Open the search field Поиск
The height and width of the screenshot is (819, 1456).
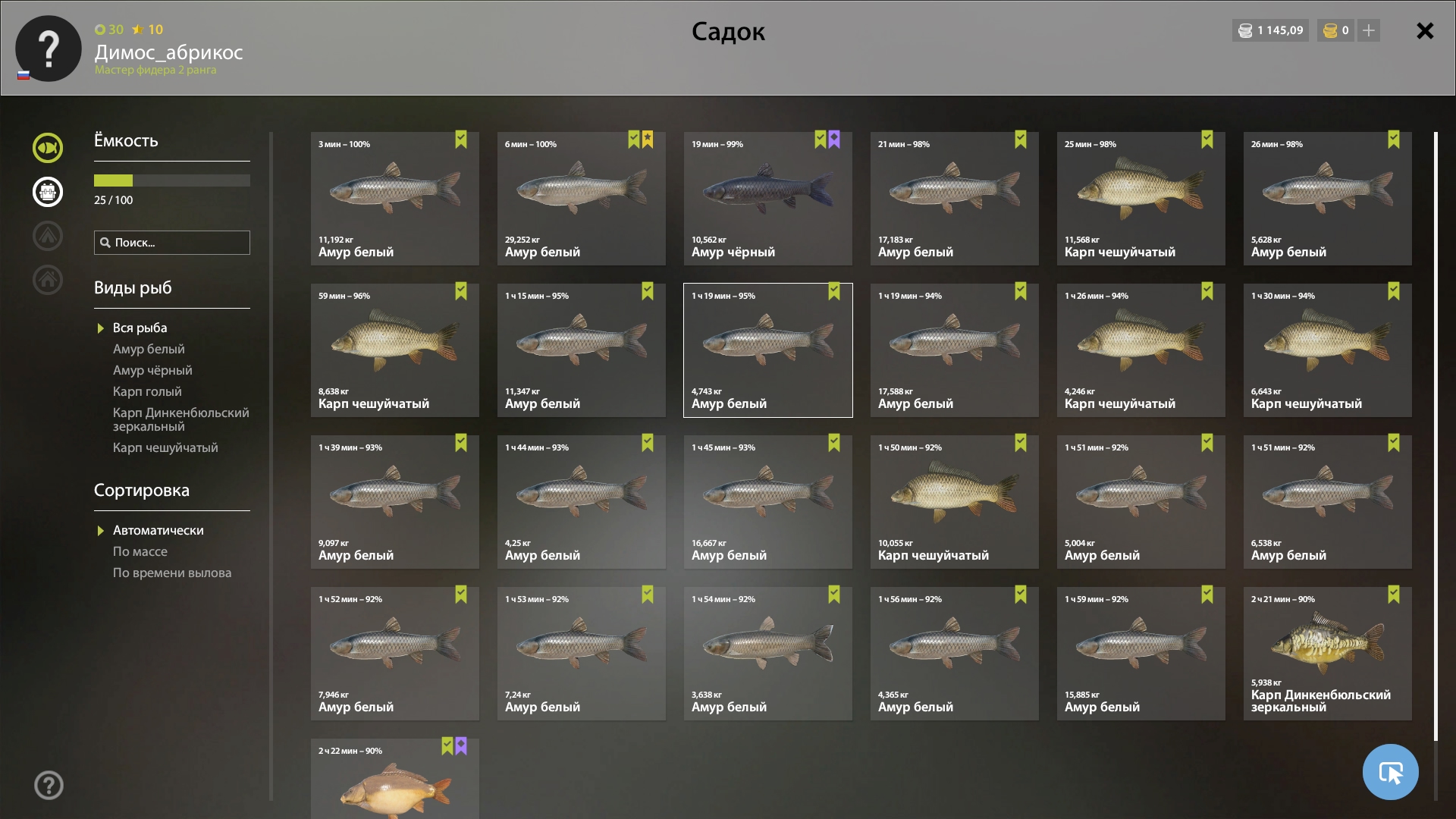click(172, 243)
